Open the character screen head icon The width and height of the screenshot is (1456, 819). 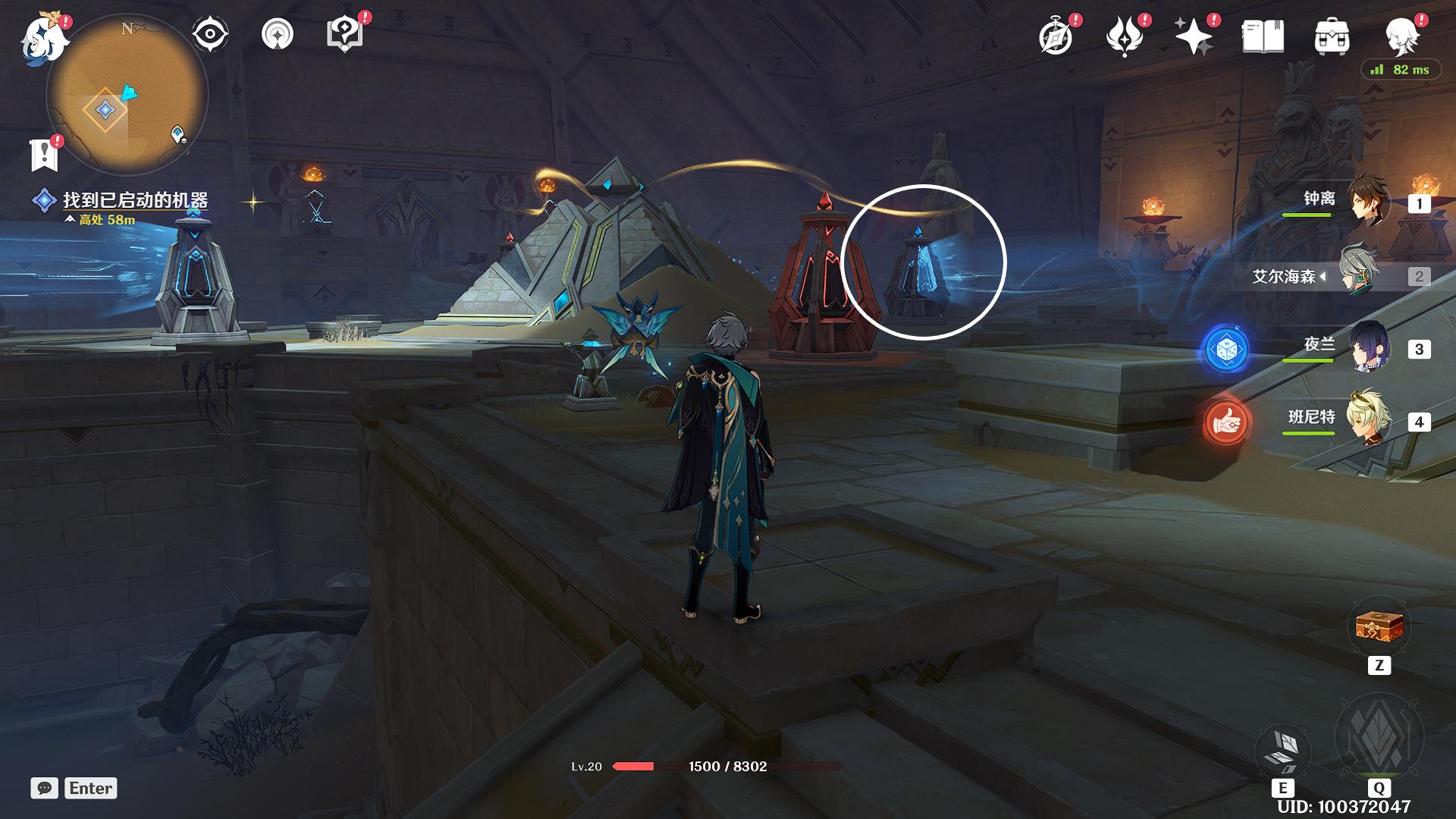(1401, 36)
